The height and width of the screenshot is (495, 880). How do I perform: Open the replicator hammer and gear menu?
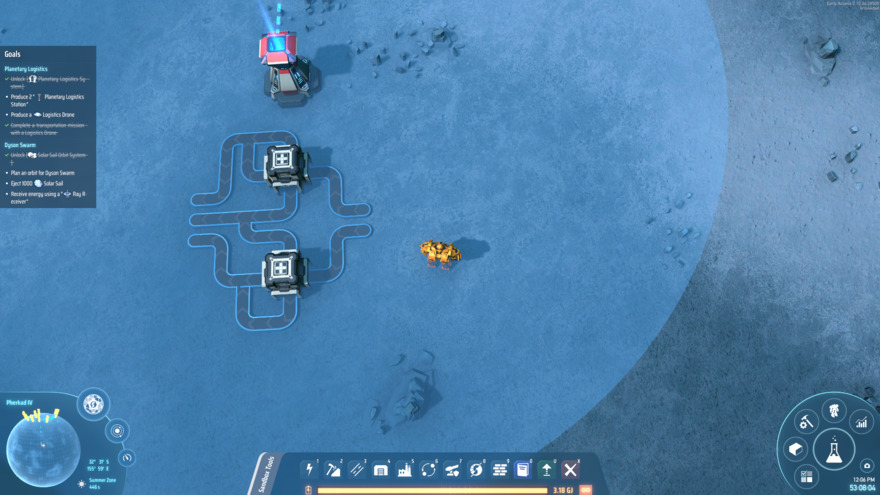[806, 423]
